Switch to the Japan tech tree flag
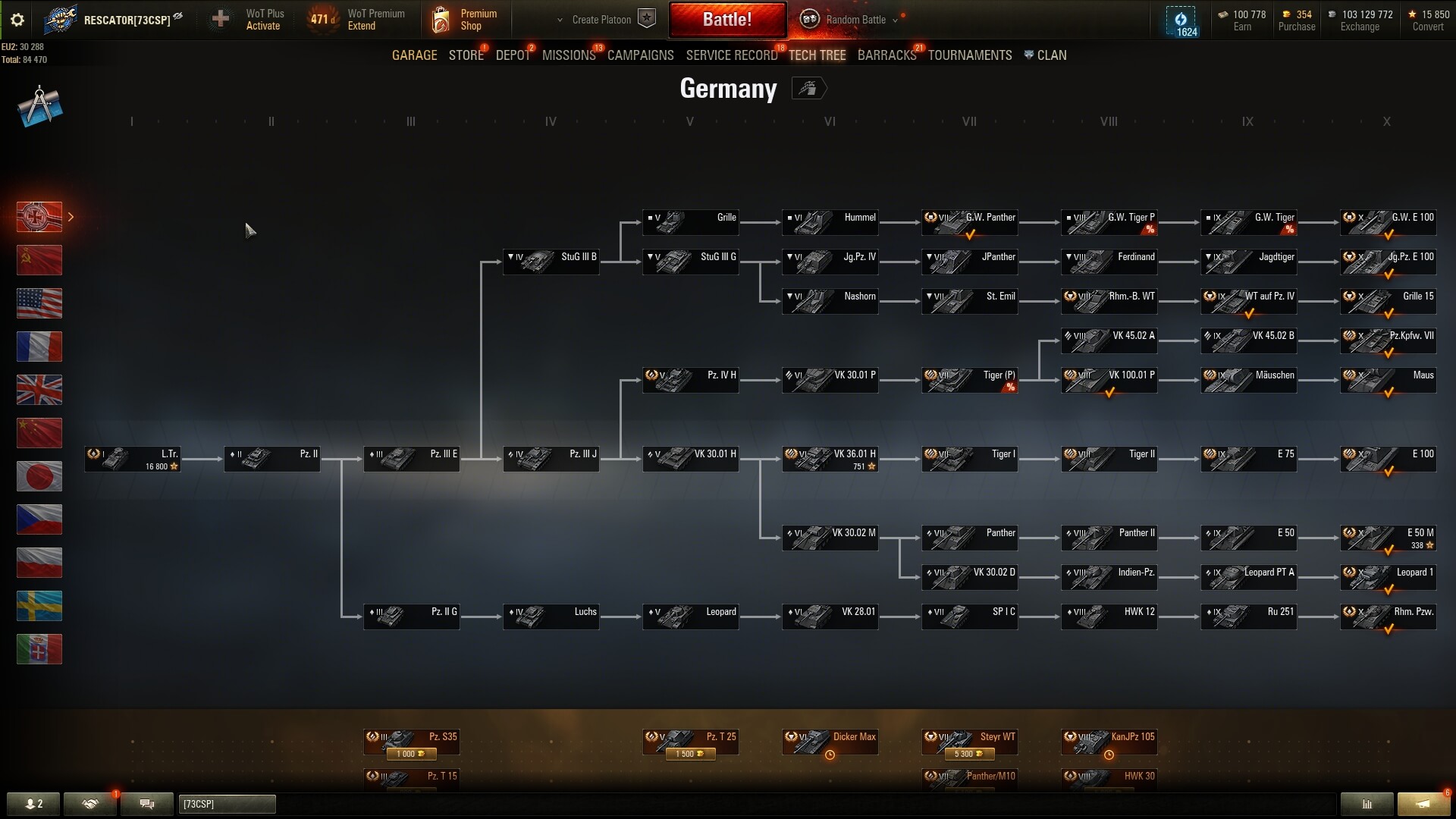The height and width of the screenshot is (819, 1456). click(x=39, y=476)
